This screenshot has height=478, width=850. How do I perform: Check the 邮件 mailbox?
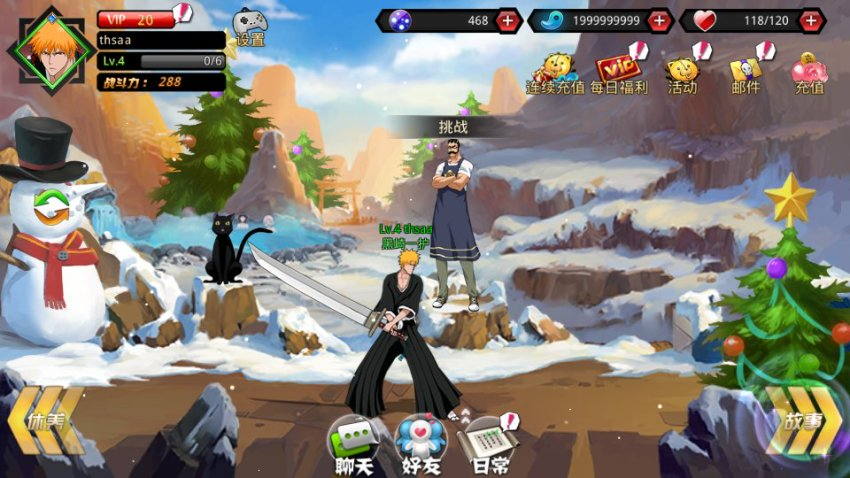click(x=746, y=72)
